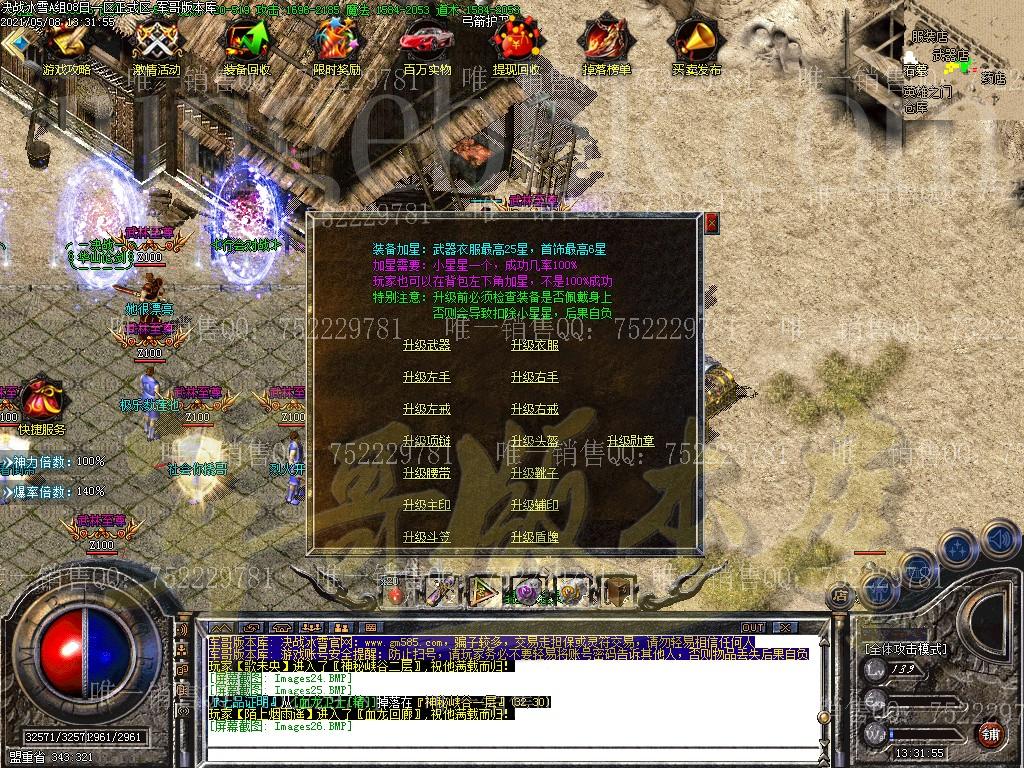This screenshot has height=768, width=1024.
Task: Click the OUT button above chat
Action: (753, 628)
